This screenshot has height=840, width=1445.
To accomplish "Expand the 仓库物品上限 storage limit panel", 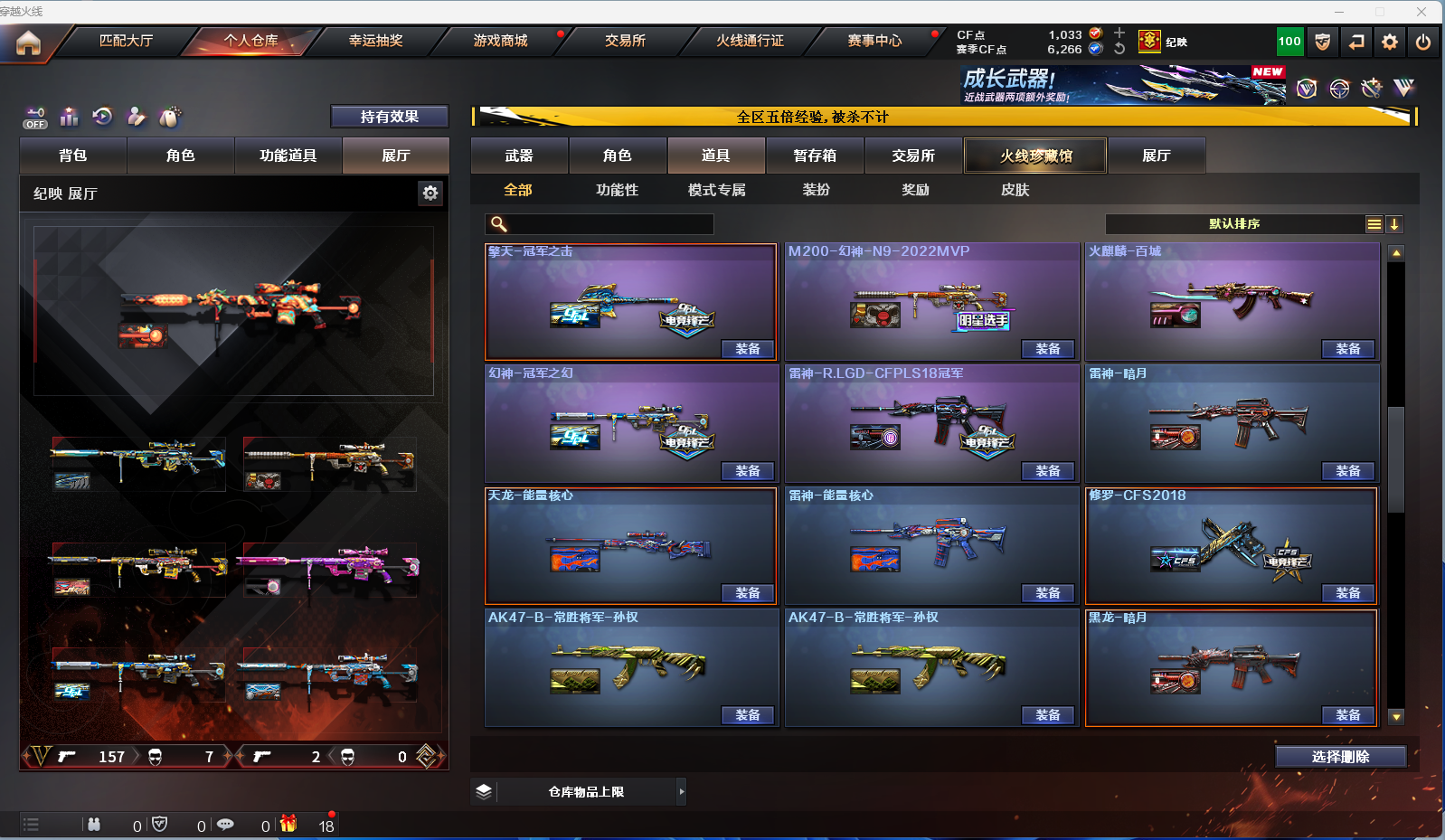I will point(682,792).
